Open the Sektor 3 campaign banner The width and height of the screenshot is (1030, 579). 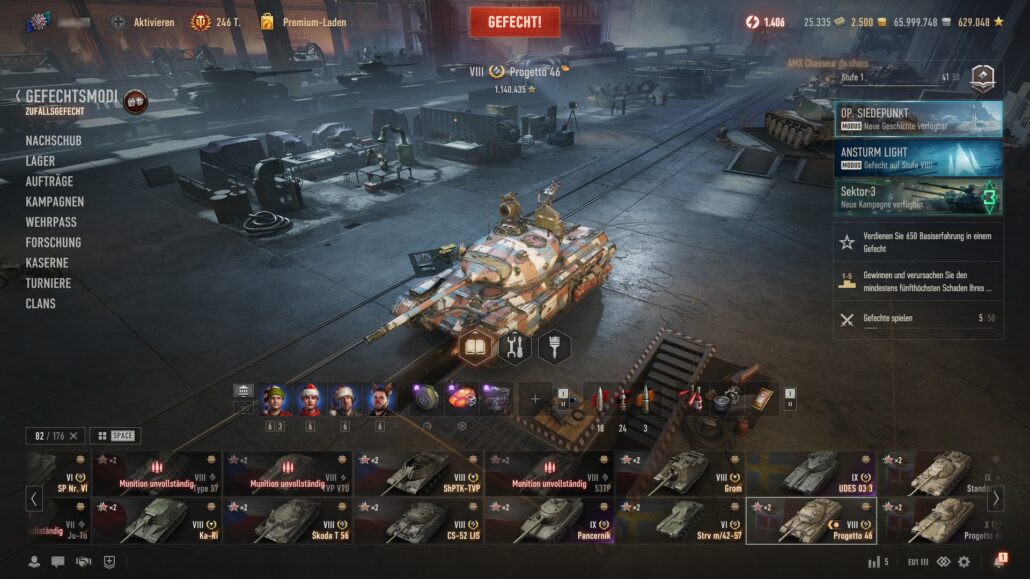(x=918, y=196)
